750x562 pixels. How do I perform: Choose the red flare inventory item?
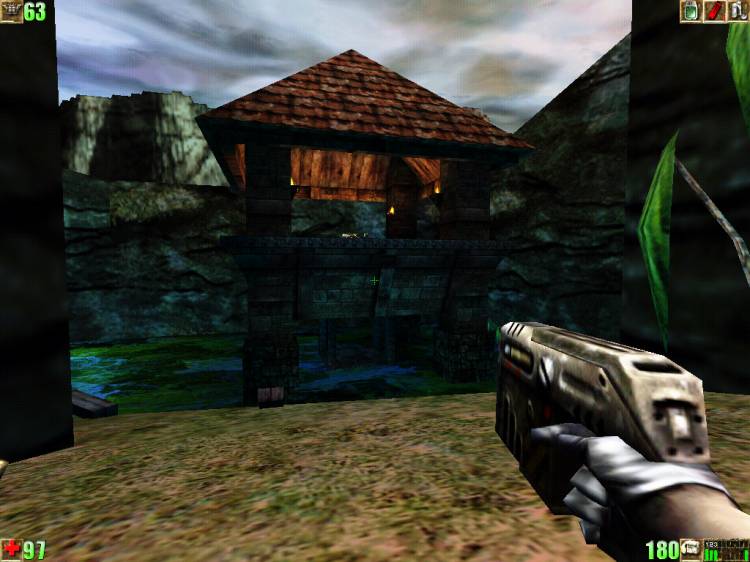[x=715, y=11]
